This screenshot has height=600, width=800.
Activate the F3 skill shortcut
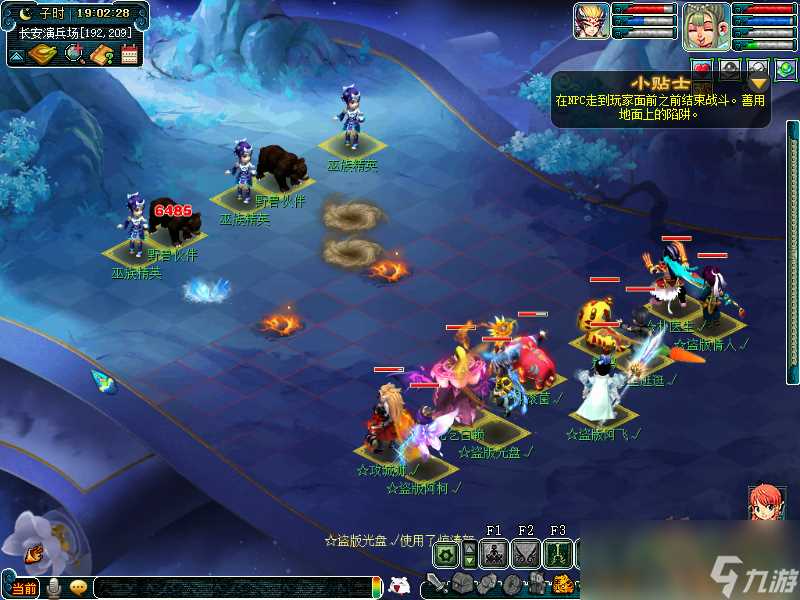coord(558,553)
